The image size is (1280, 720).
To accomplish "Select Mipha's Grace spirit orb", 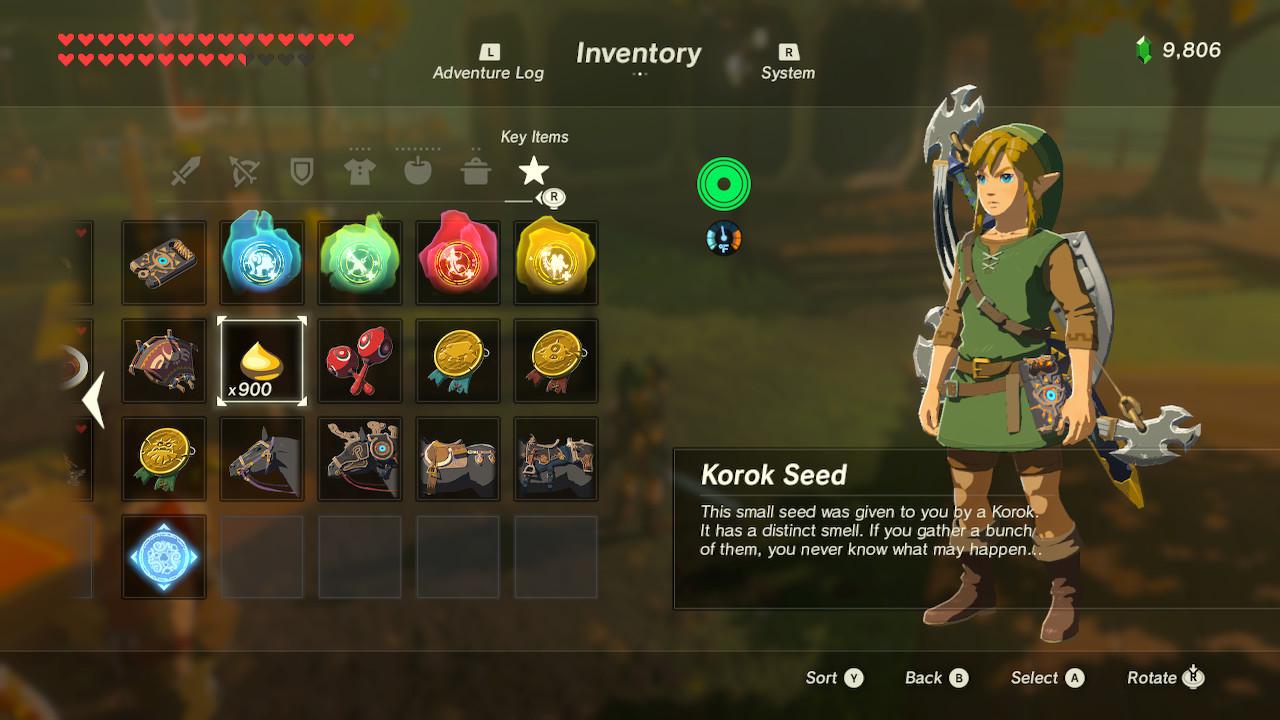I will 262,262.
